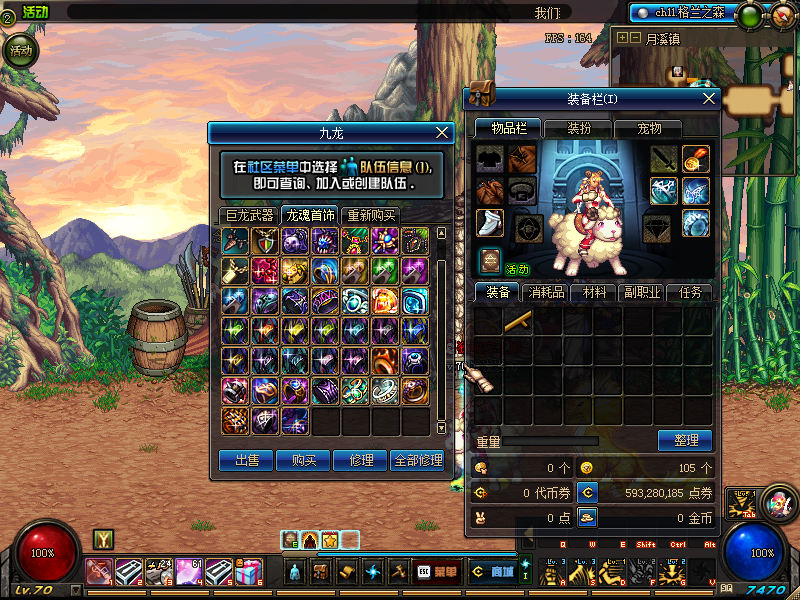Close the 装备栏 inventory window
Image resolution: width=800 pixels, height=600 pixels.
click(710, 98)
